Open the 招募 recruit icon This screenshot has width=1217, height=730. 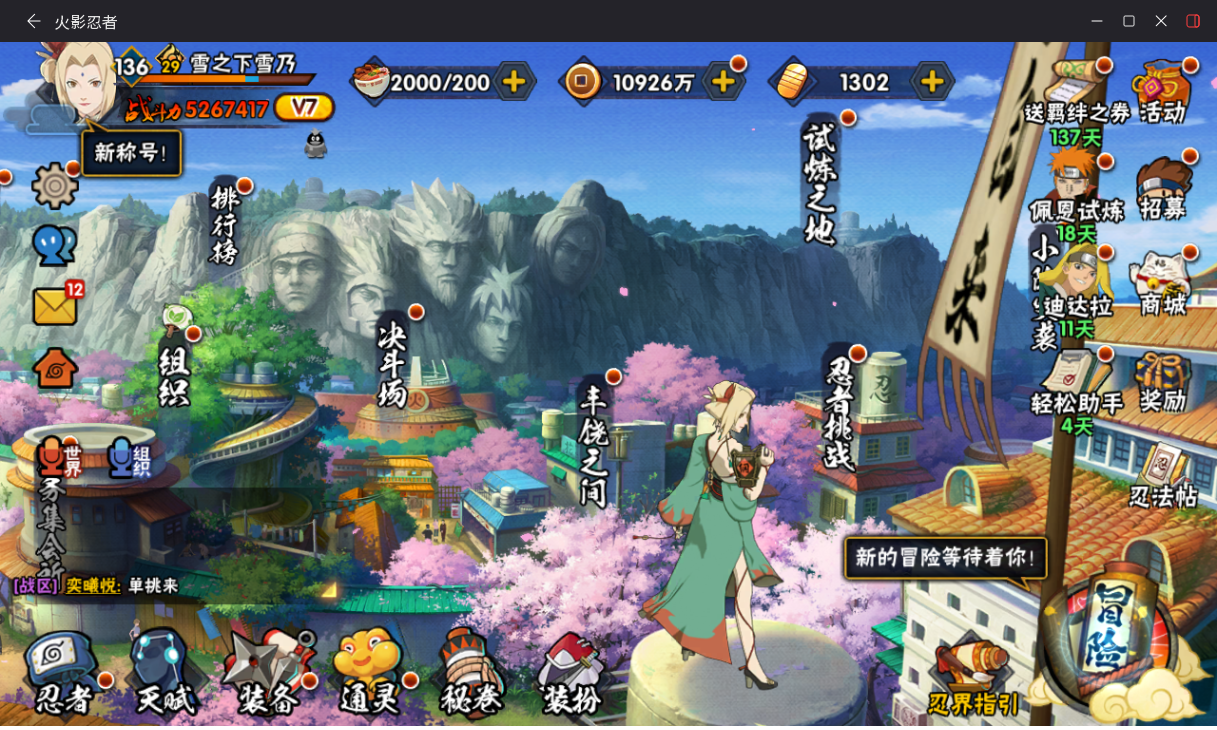(1162, 188)
